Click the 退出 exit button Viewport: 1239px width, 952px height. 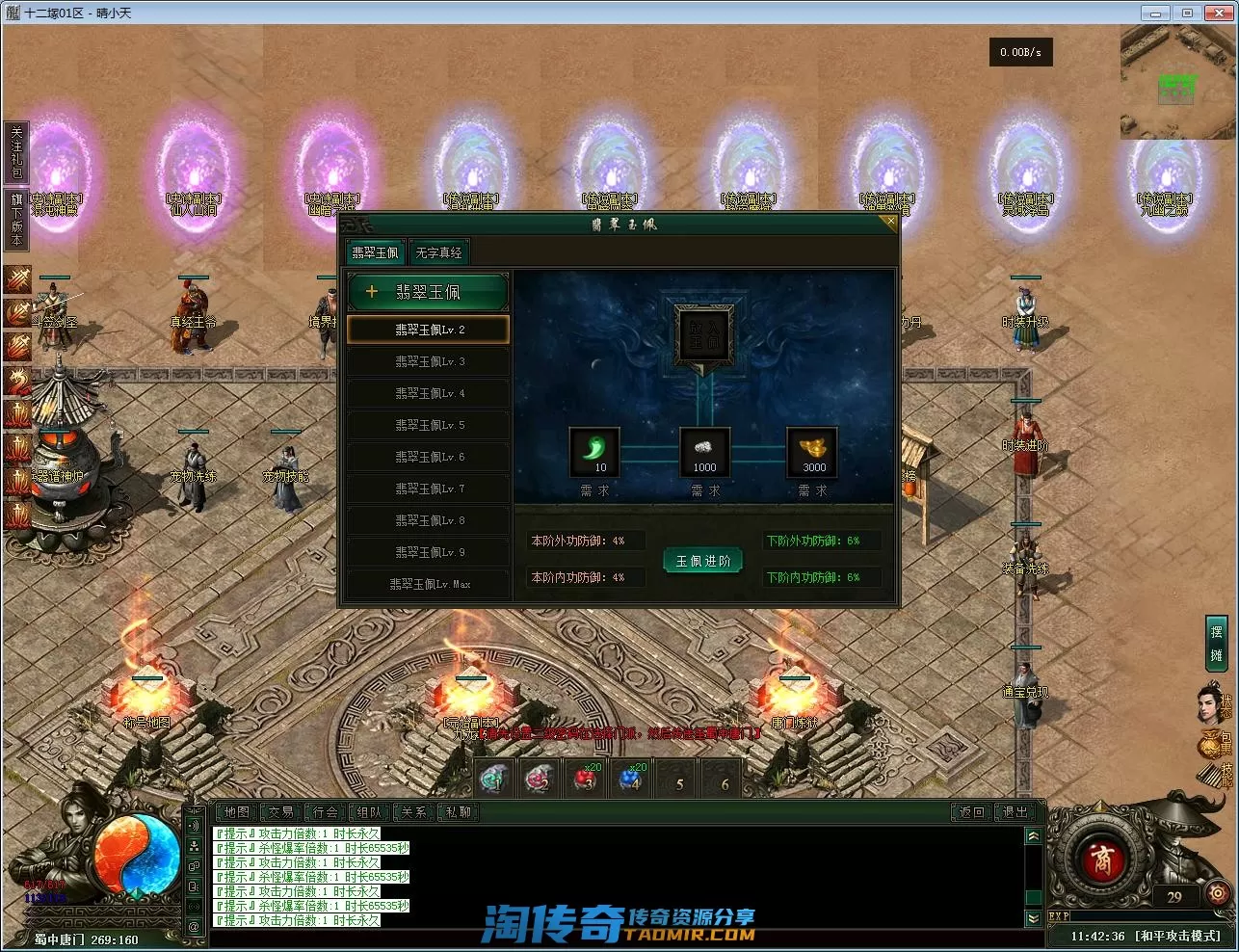tap(1015, 812)
